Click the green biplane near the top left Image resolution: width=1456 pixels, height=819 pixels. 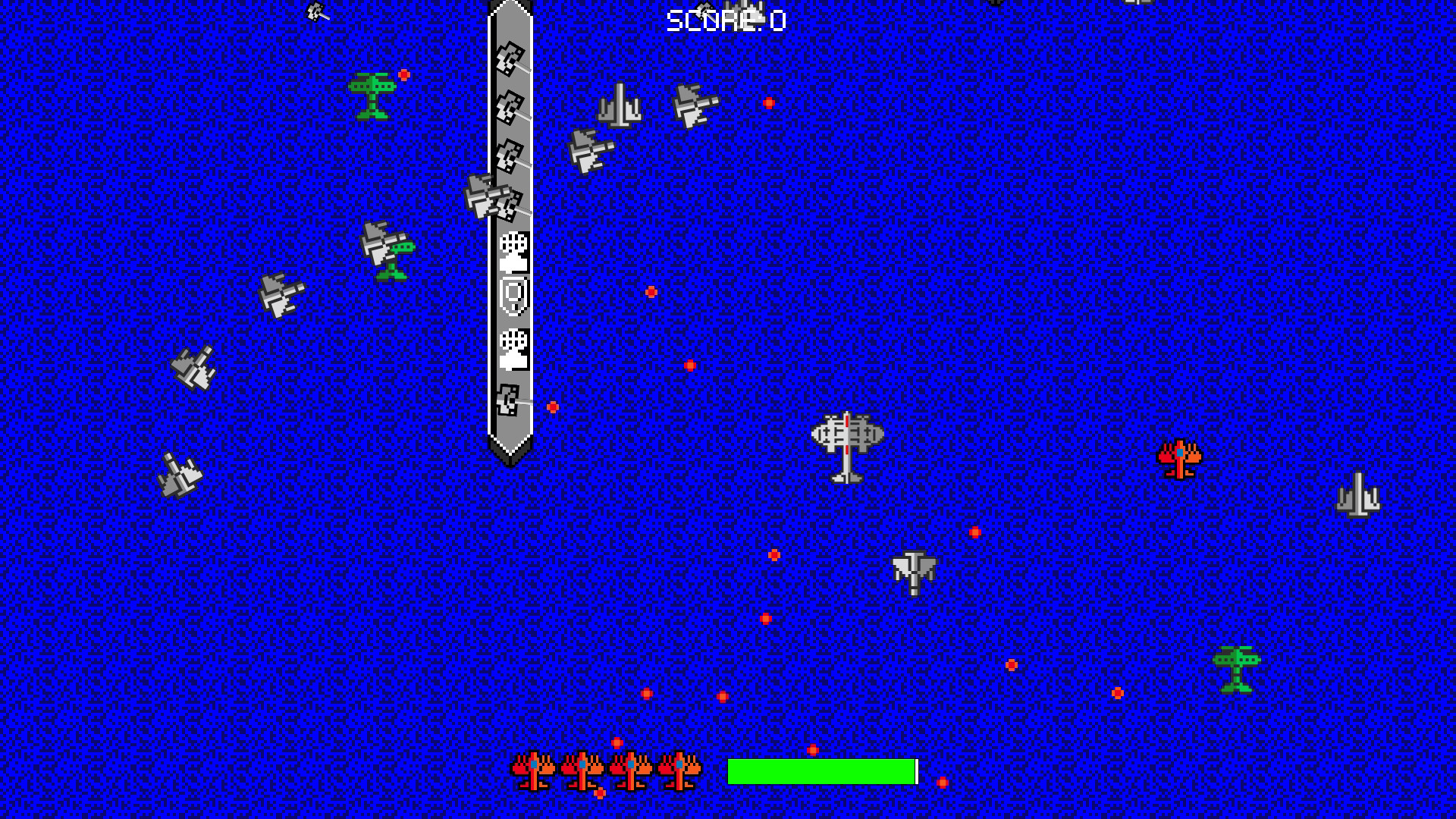(373, 96)
